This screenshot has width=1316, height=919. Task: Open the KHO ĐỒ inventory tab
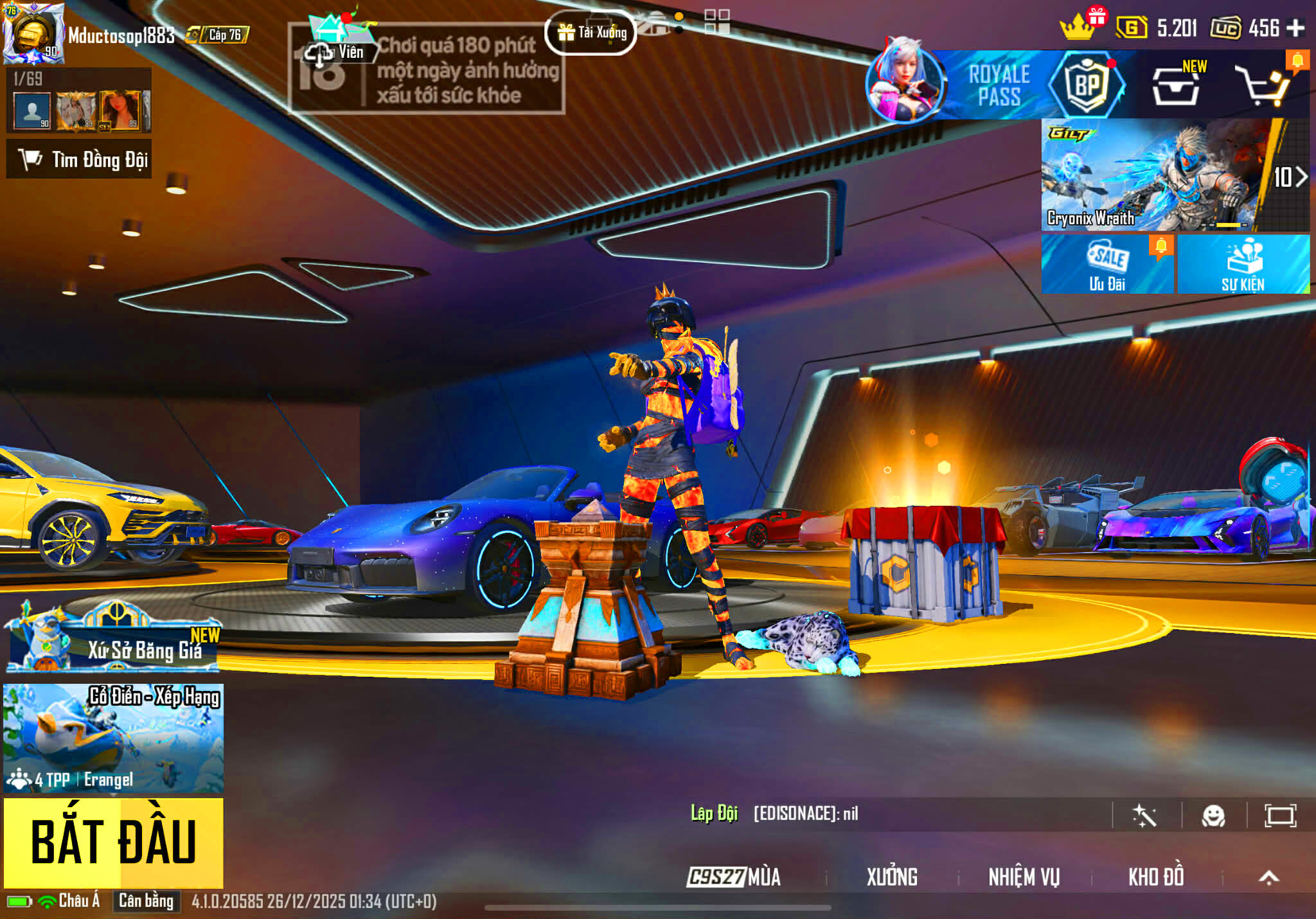click(x=1156, y=877)
